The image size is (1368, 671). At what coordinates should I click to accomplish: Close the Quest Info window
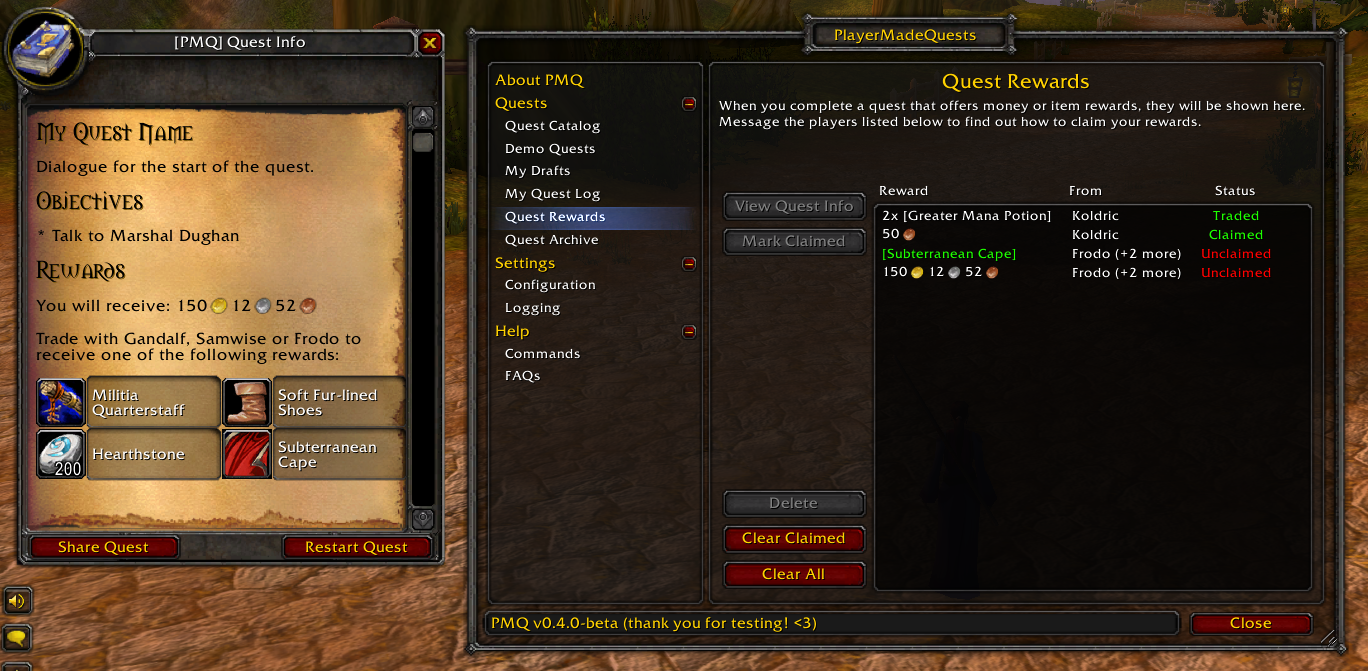point(430,43)
